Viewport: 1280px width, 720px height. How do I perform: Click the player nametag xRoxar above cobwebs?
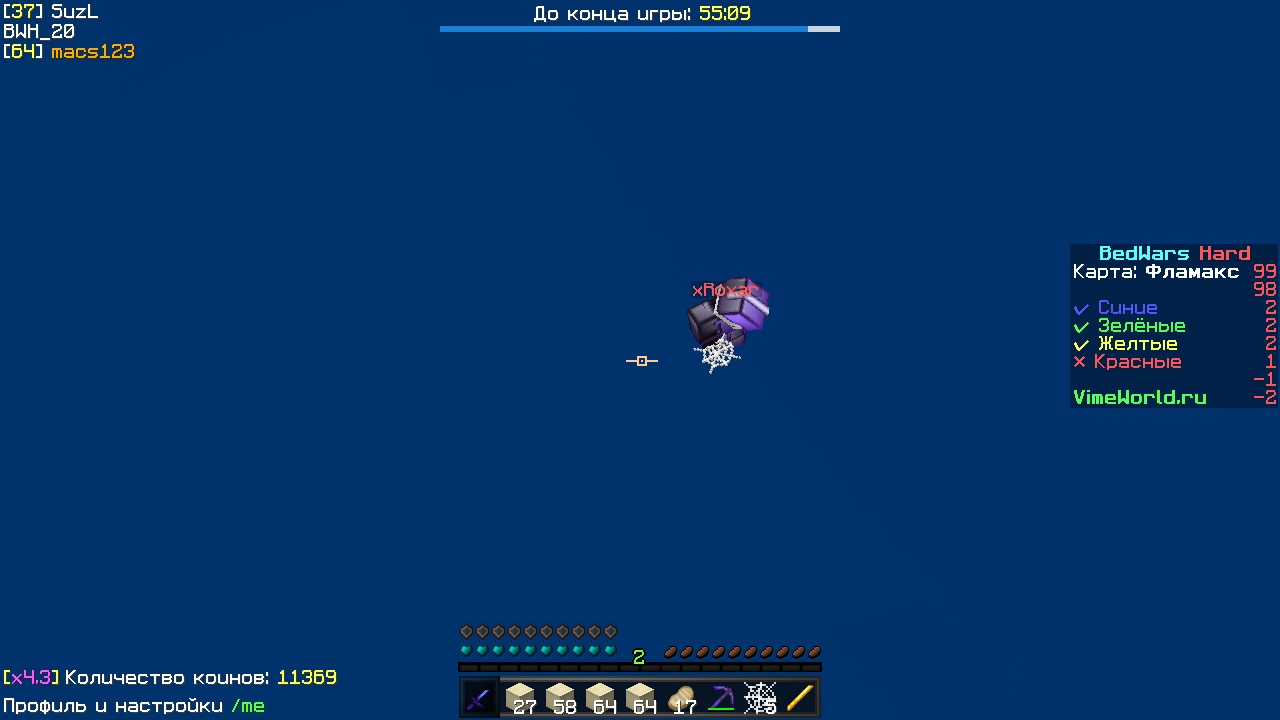(x=724, y=290)
